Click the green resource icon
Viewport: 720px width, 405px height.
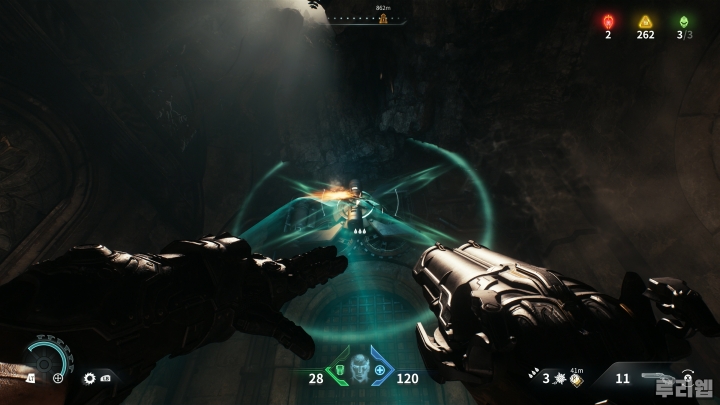683,20
